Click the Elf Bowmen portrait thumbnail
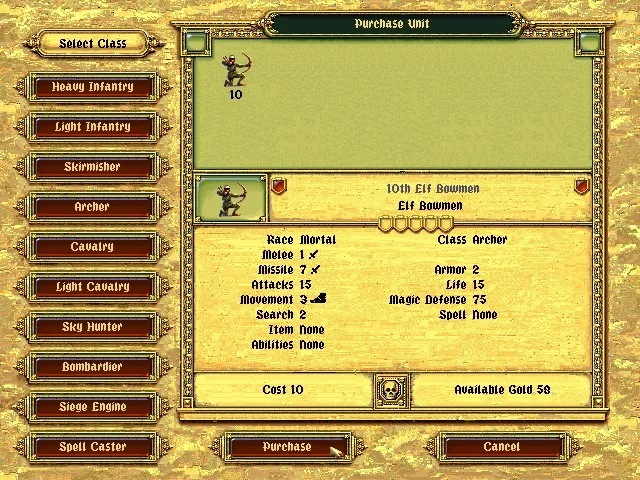This screenshot has width=640, height=480. (231, 197)
